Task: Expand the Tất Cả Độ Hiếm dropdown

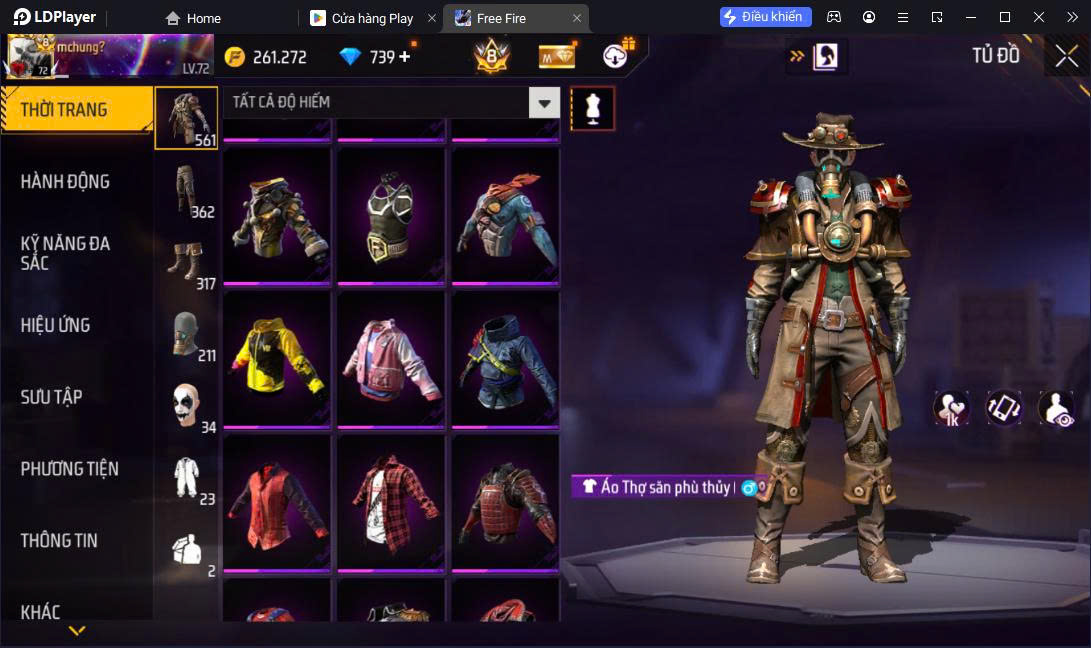Action: [x=544, y=102]
